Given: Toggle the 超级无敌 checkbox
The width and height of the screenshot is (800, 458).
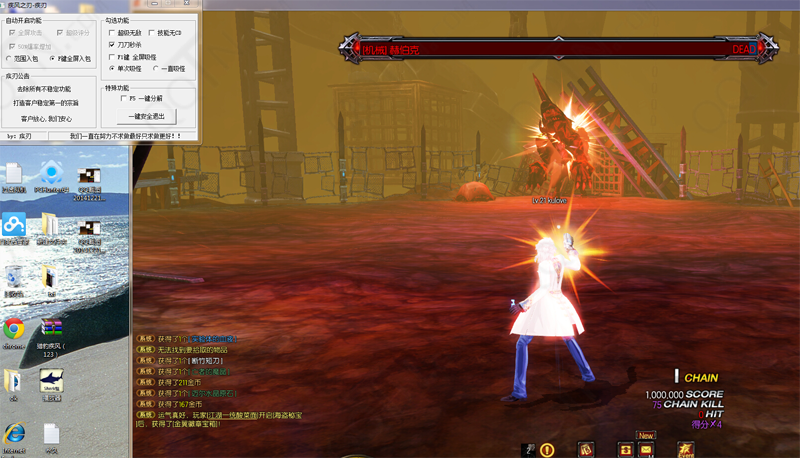Looking at the screenshot, I should pos(111,33).
